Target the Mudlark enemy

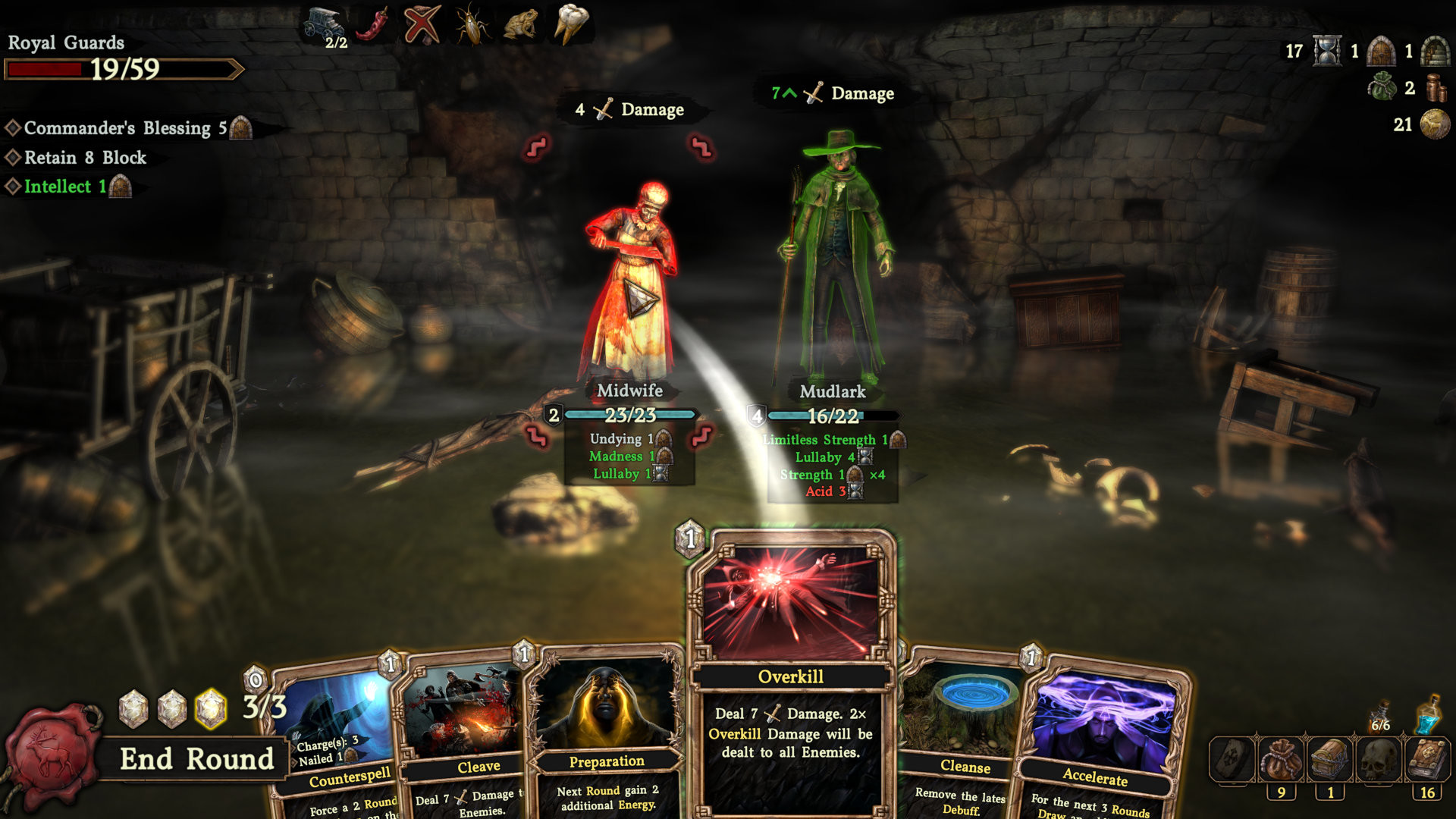pyautogui.click(x=834, y=265)
